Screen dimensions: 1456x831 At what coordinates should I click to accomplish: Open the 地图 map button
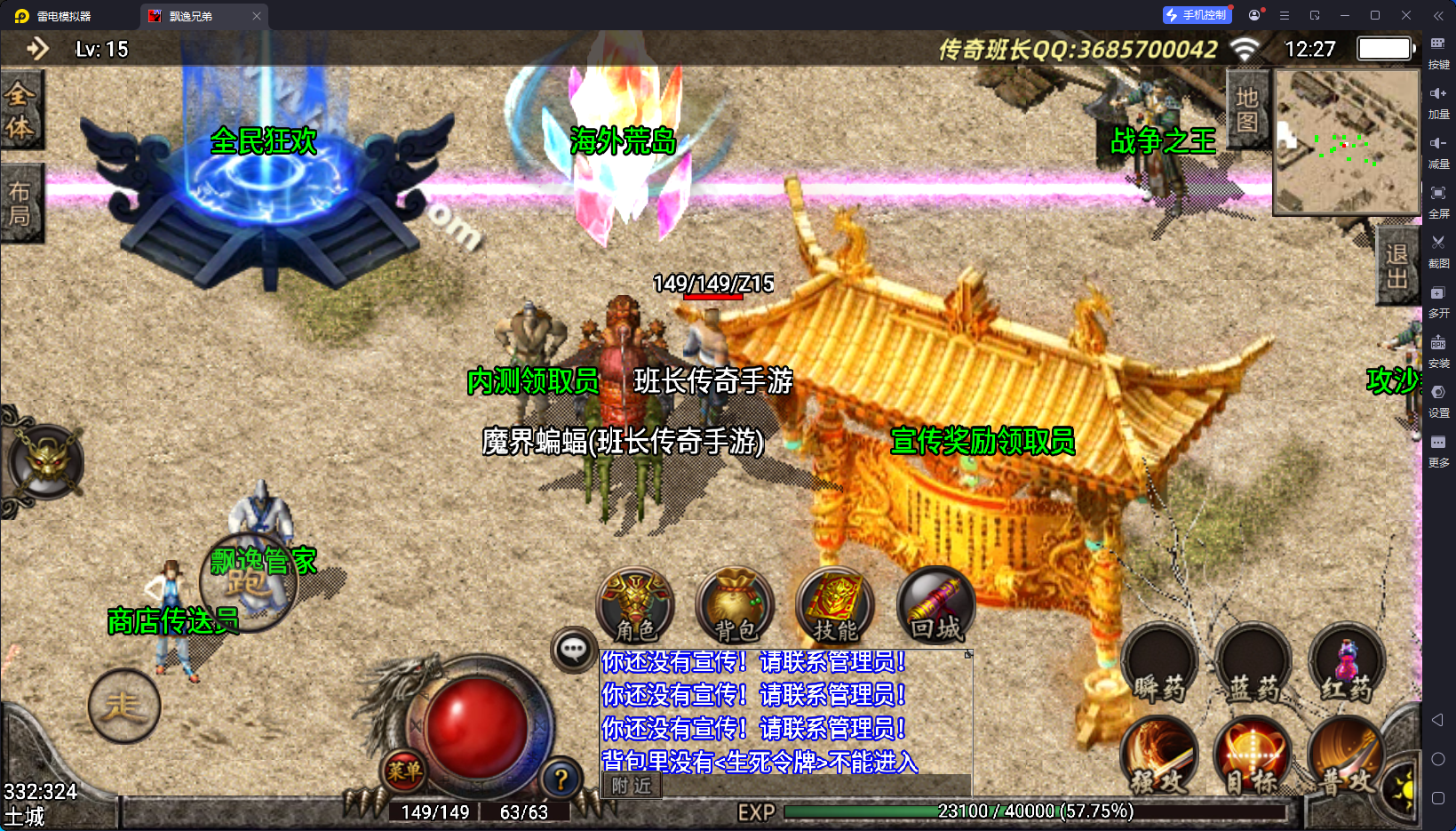(1247, 109)
